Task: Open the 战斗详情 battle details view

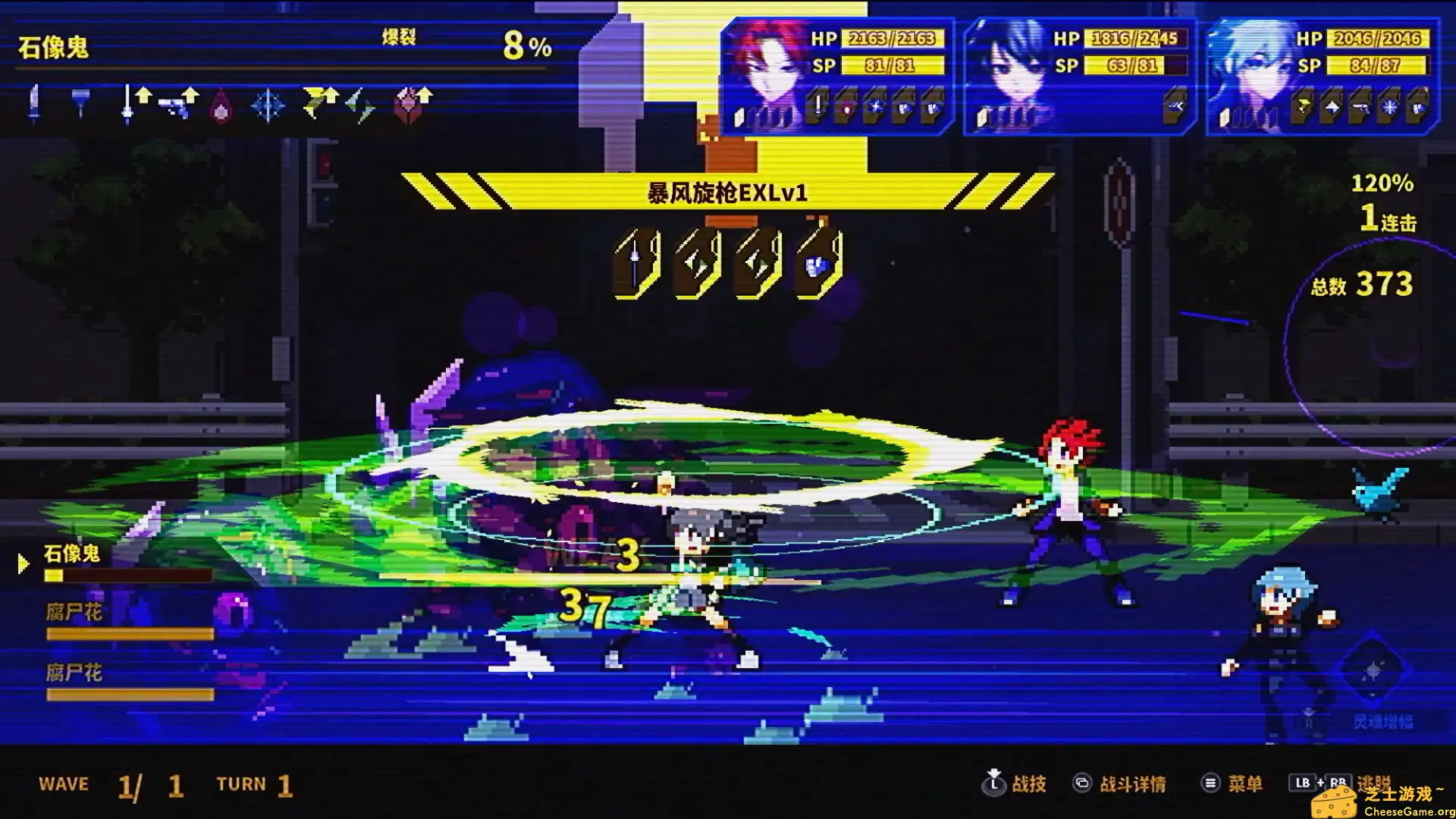Action: 1134,784
